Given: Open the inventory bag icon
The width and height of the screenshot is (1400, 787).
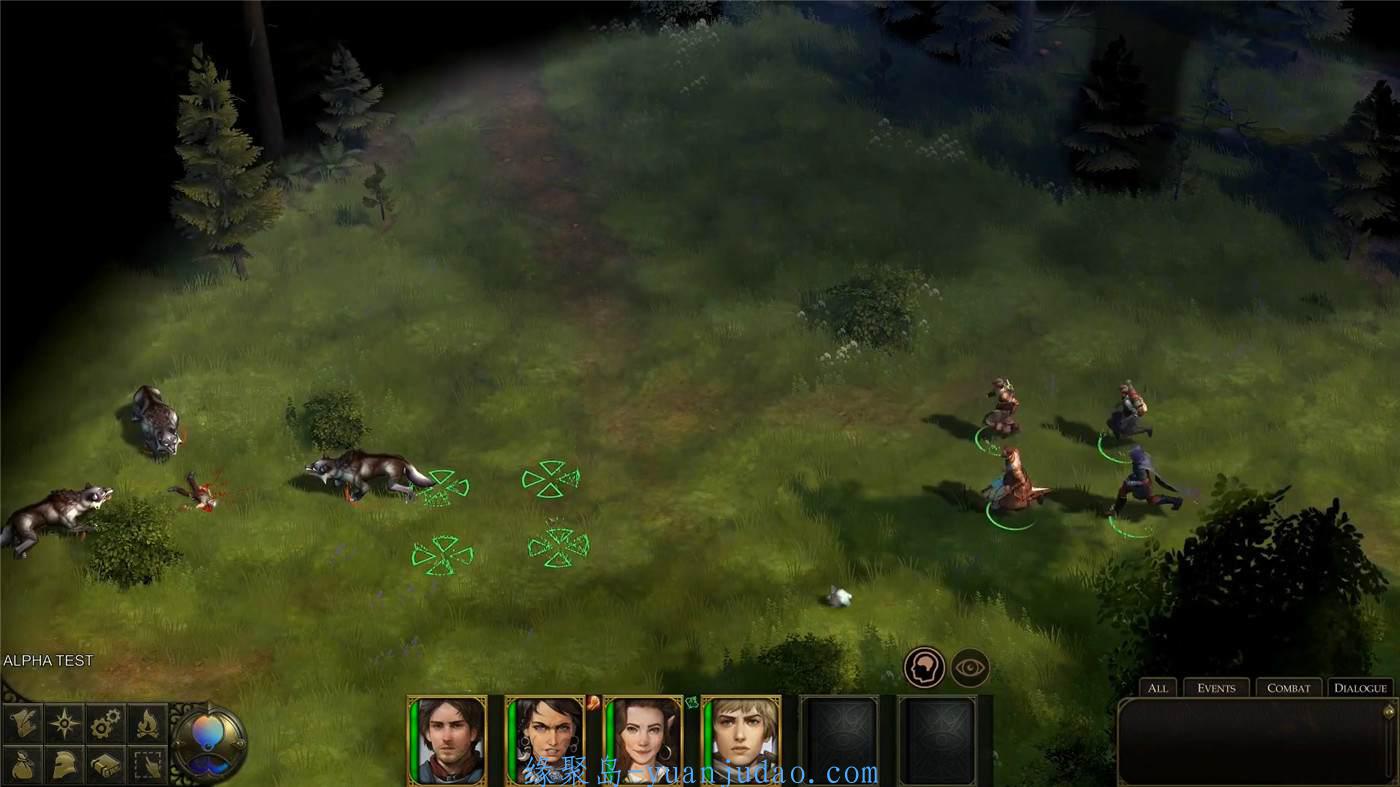Looking at the screenshot, I should tap(23, 765).
